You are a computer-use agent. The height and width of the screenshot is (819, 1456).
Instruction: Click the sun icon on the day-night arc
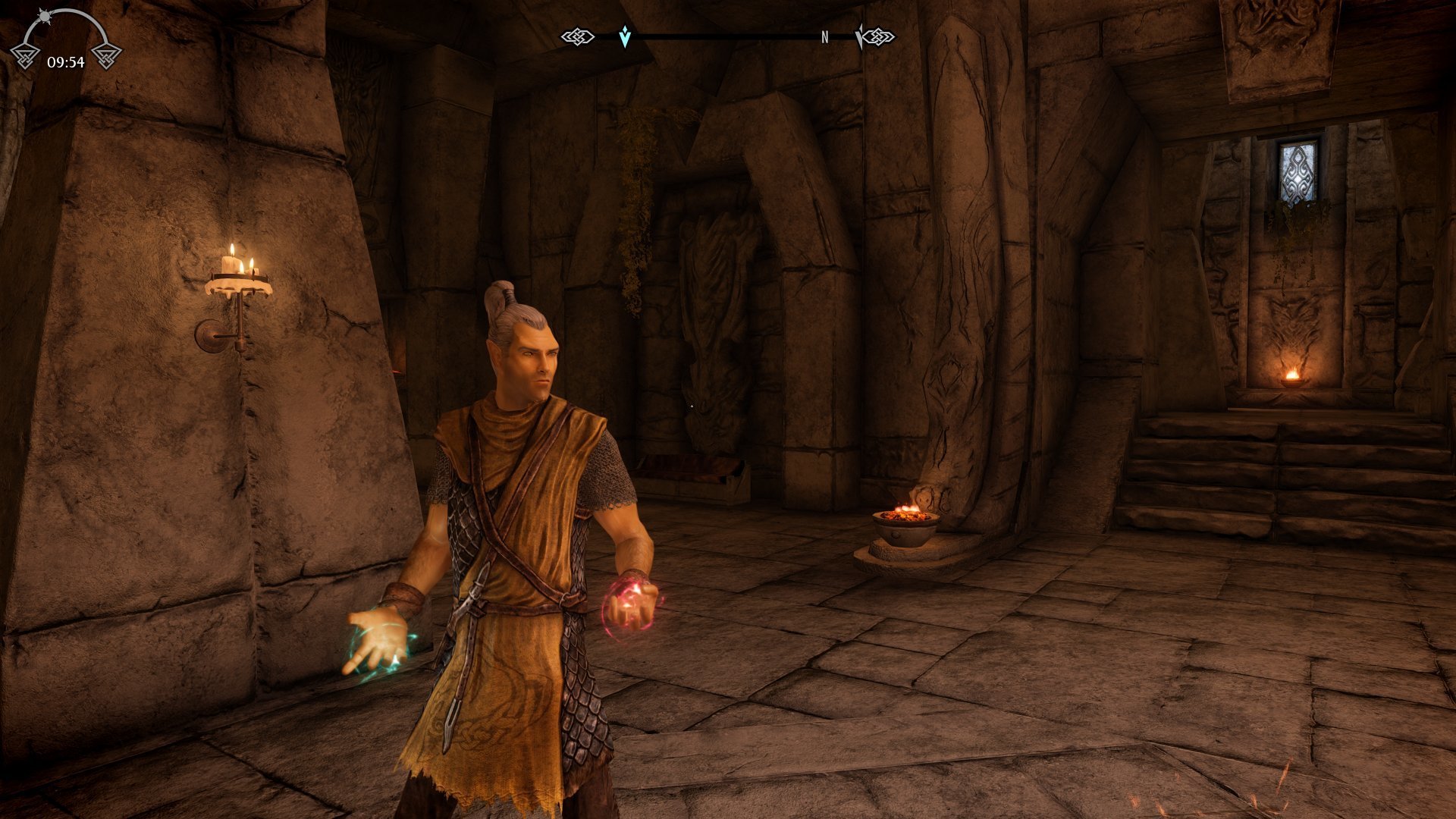43,16
